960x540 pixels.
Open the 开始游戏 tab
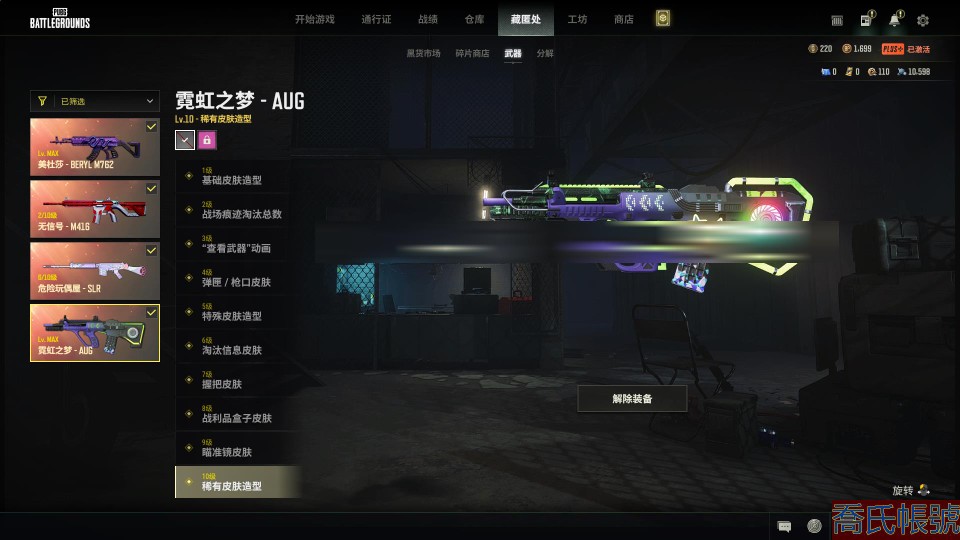tap(314, 19)
